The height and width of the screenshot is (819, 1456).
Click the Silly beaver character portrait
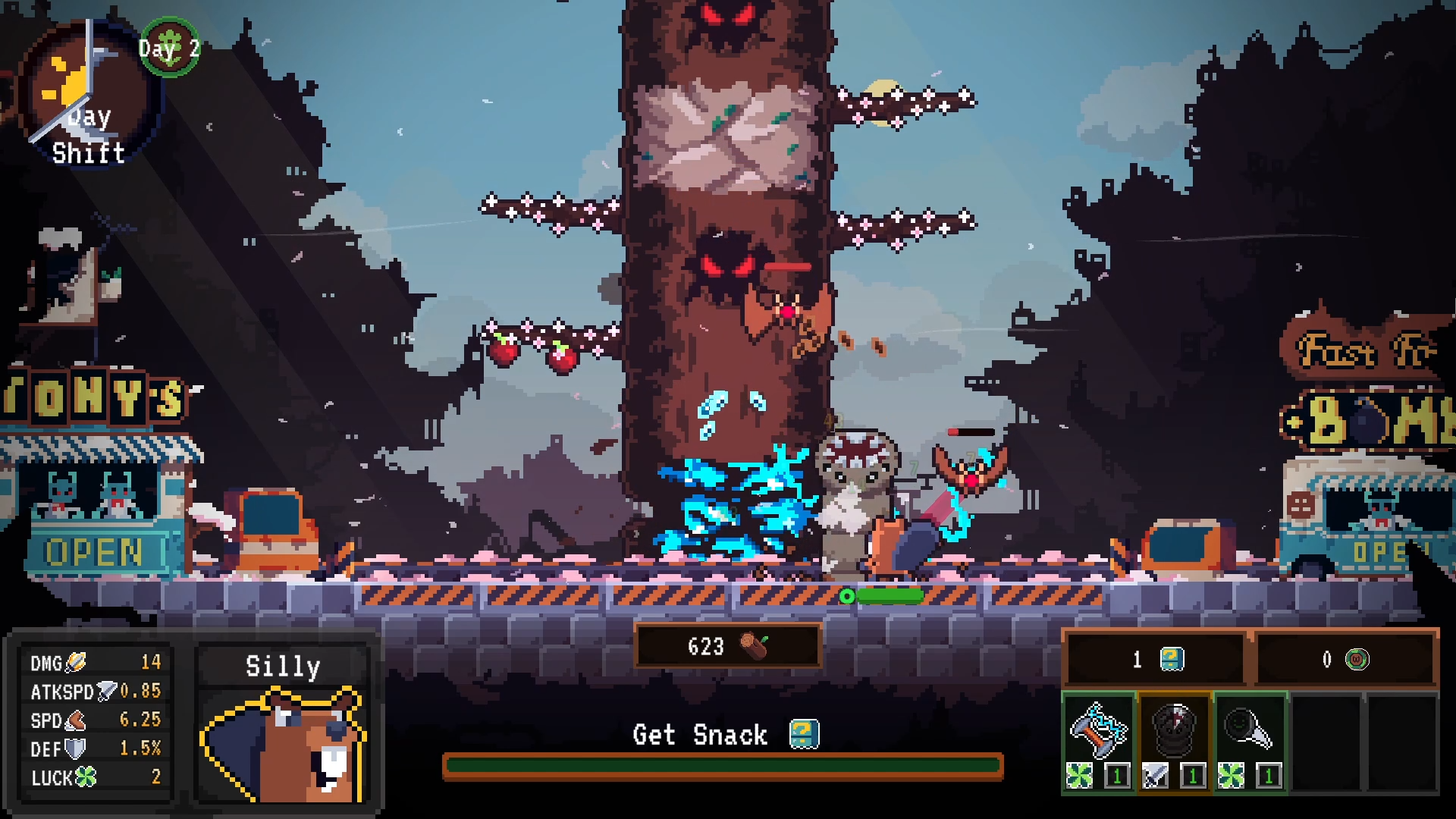283,743
